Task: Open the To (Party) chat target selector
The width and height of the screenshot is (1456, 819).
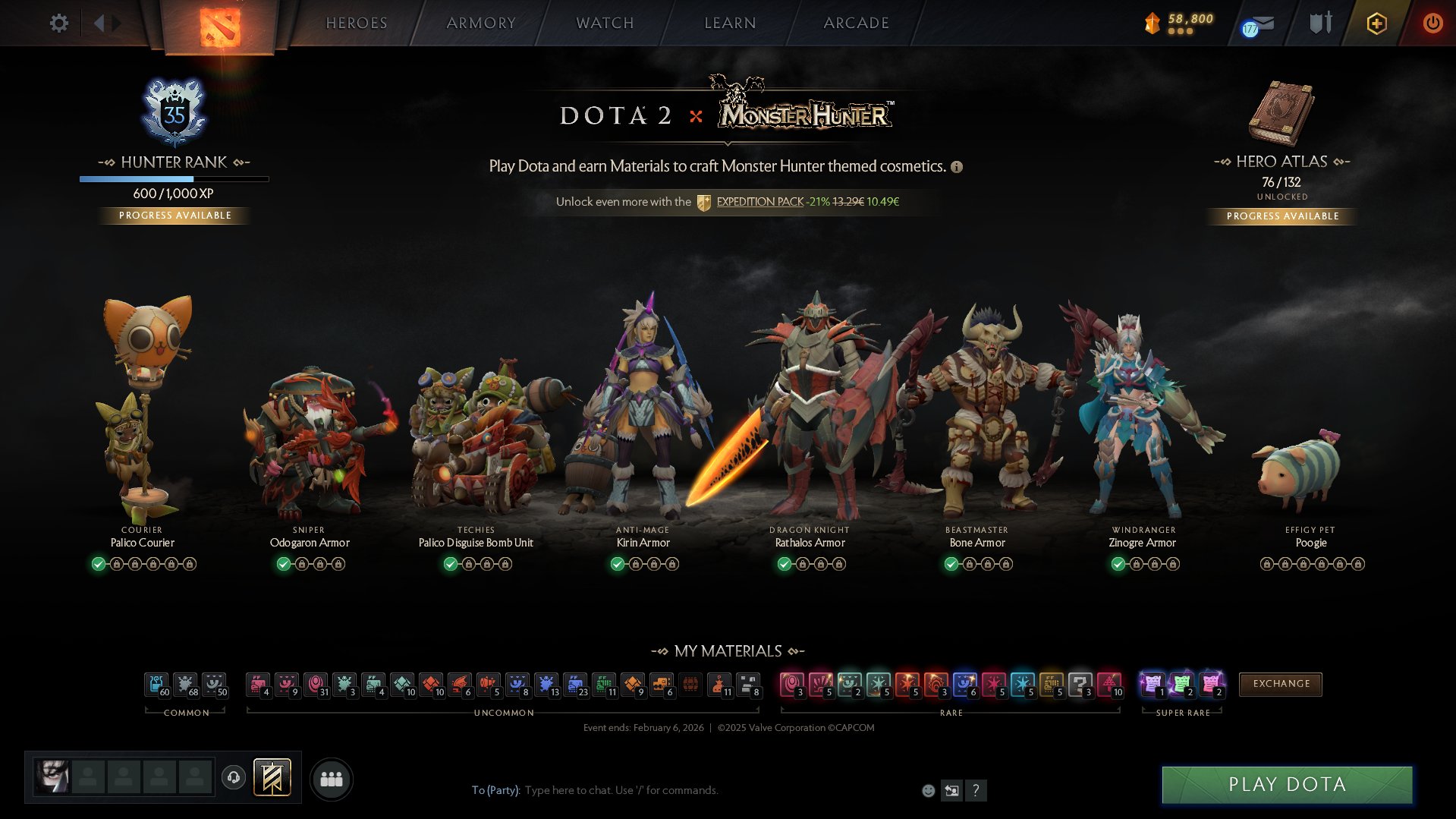Action: coord(497,790)
